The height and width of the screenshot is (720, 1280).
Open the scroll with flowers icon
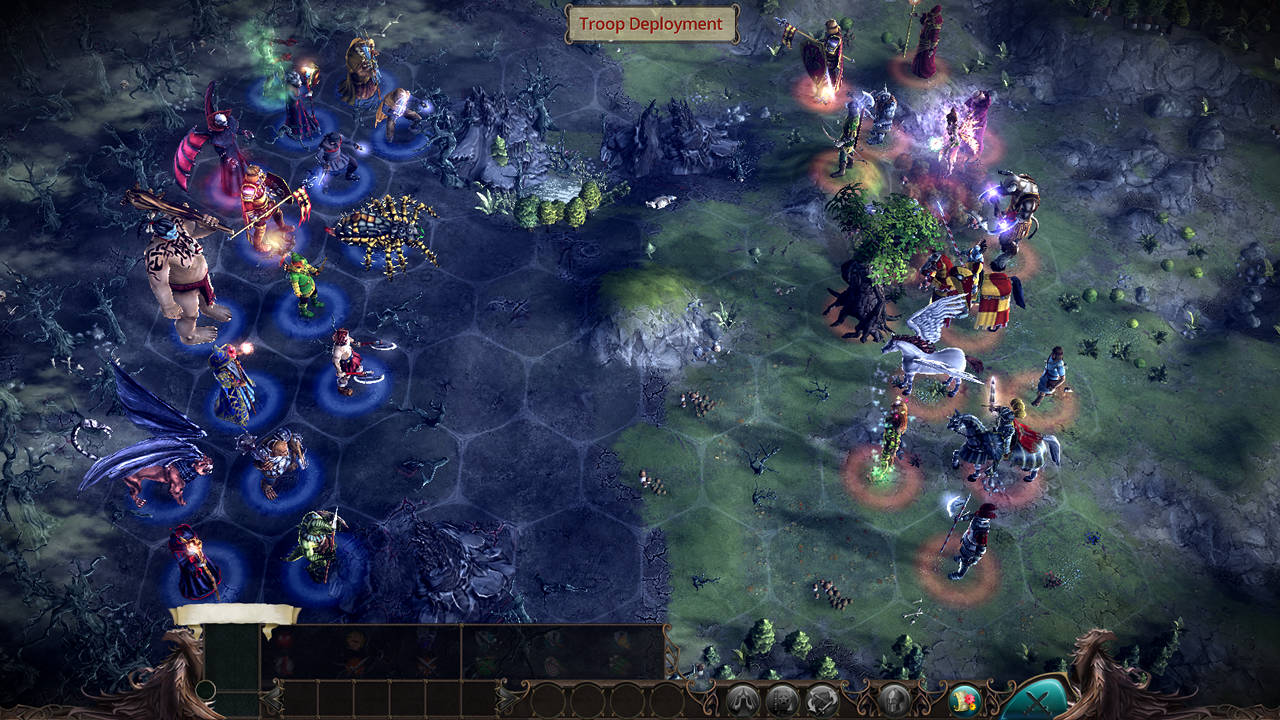963,699
